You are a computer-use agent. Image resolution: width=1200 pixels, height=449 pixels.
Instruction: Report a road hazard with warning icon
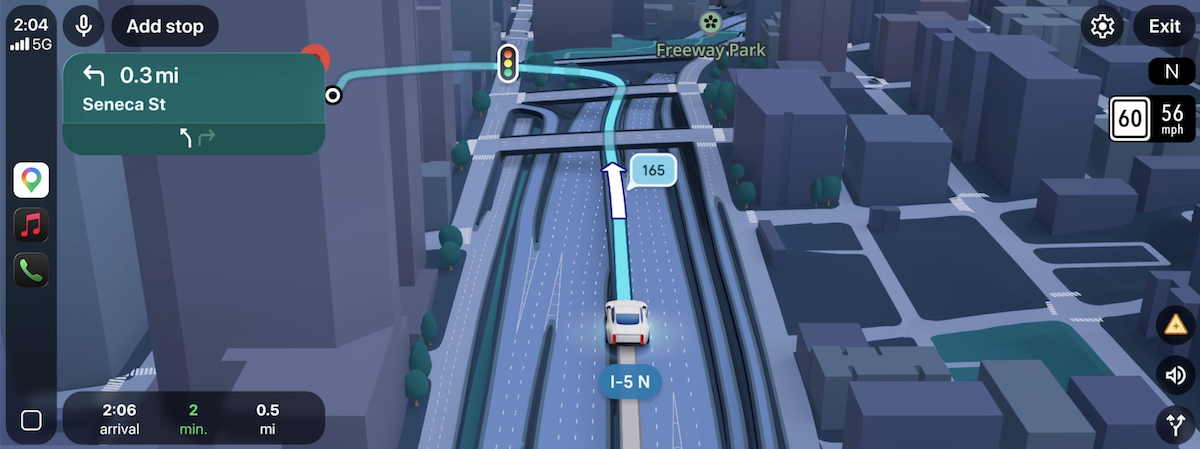coord(1172,324)
